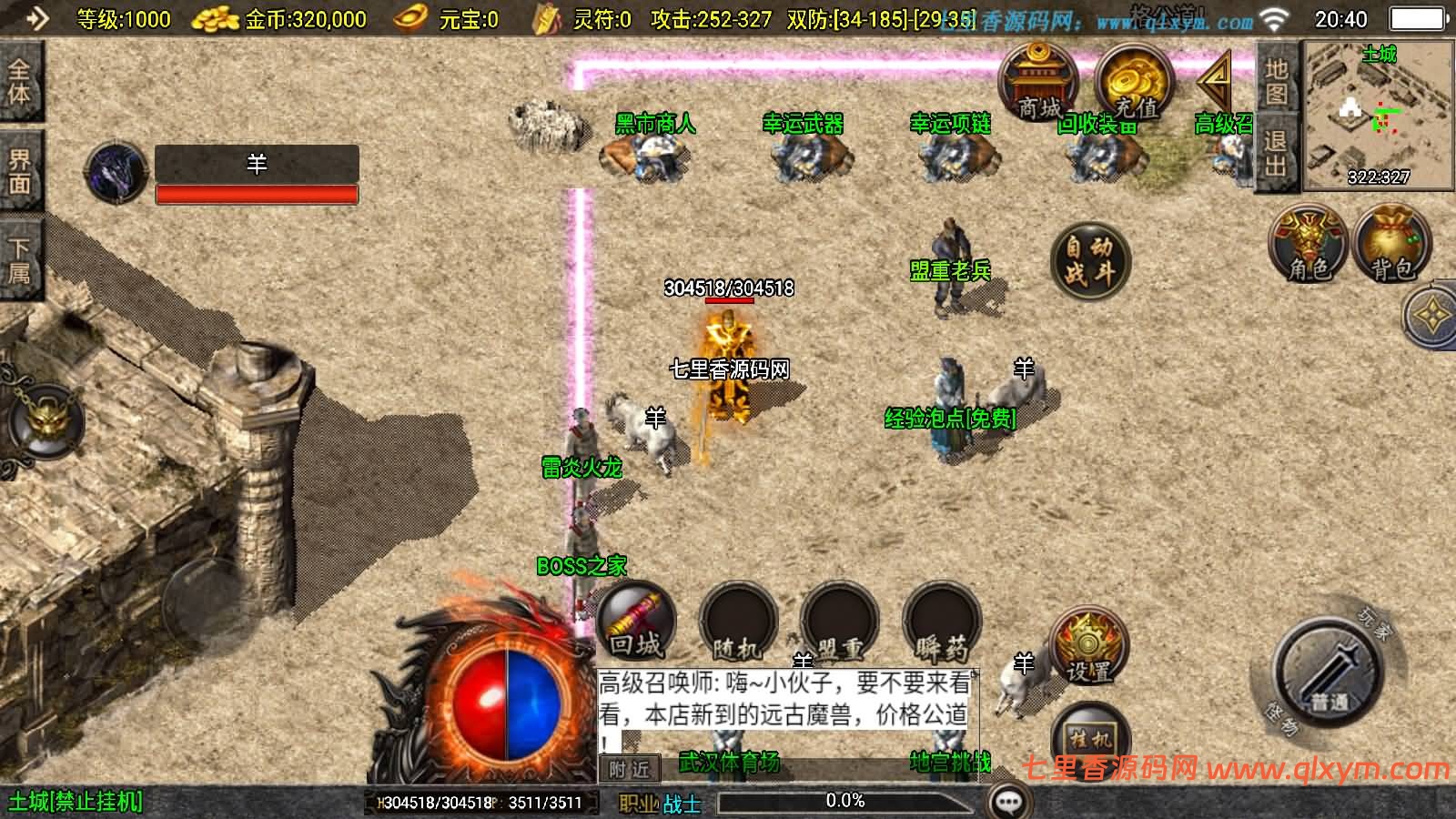Viewport: 1456px width, 819px height.
Task: Open the 角色 character panel icon
Action: 1307,246
